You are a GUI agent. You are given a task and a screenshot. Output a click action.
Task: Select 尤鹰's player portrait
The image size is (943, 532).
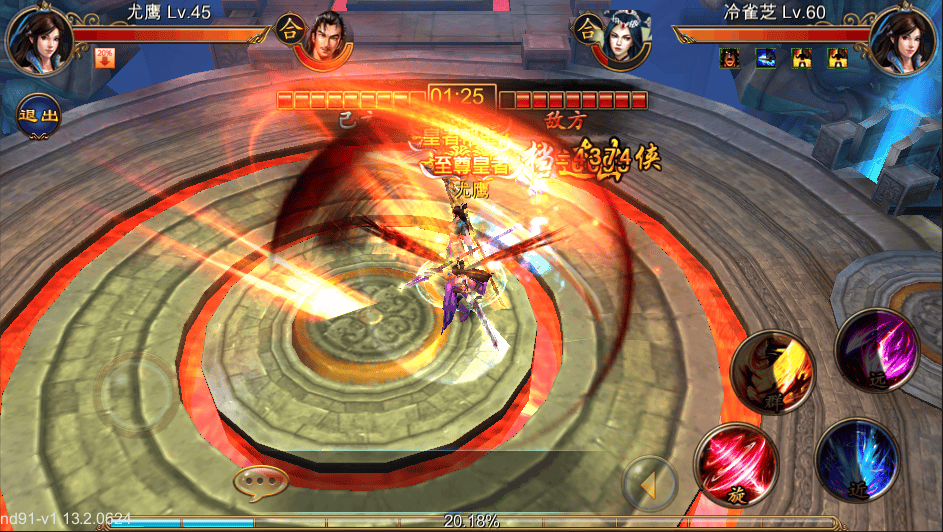click(x=37, y=41)
